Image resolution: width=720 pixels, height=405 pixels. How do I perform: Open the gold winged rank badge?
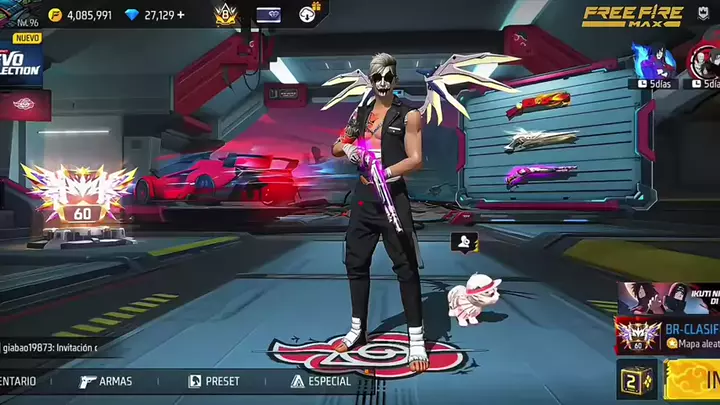(226, 14)
